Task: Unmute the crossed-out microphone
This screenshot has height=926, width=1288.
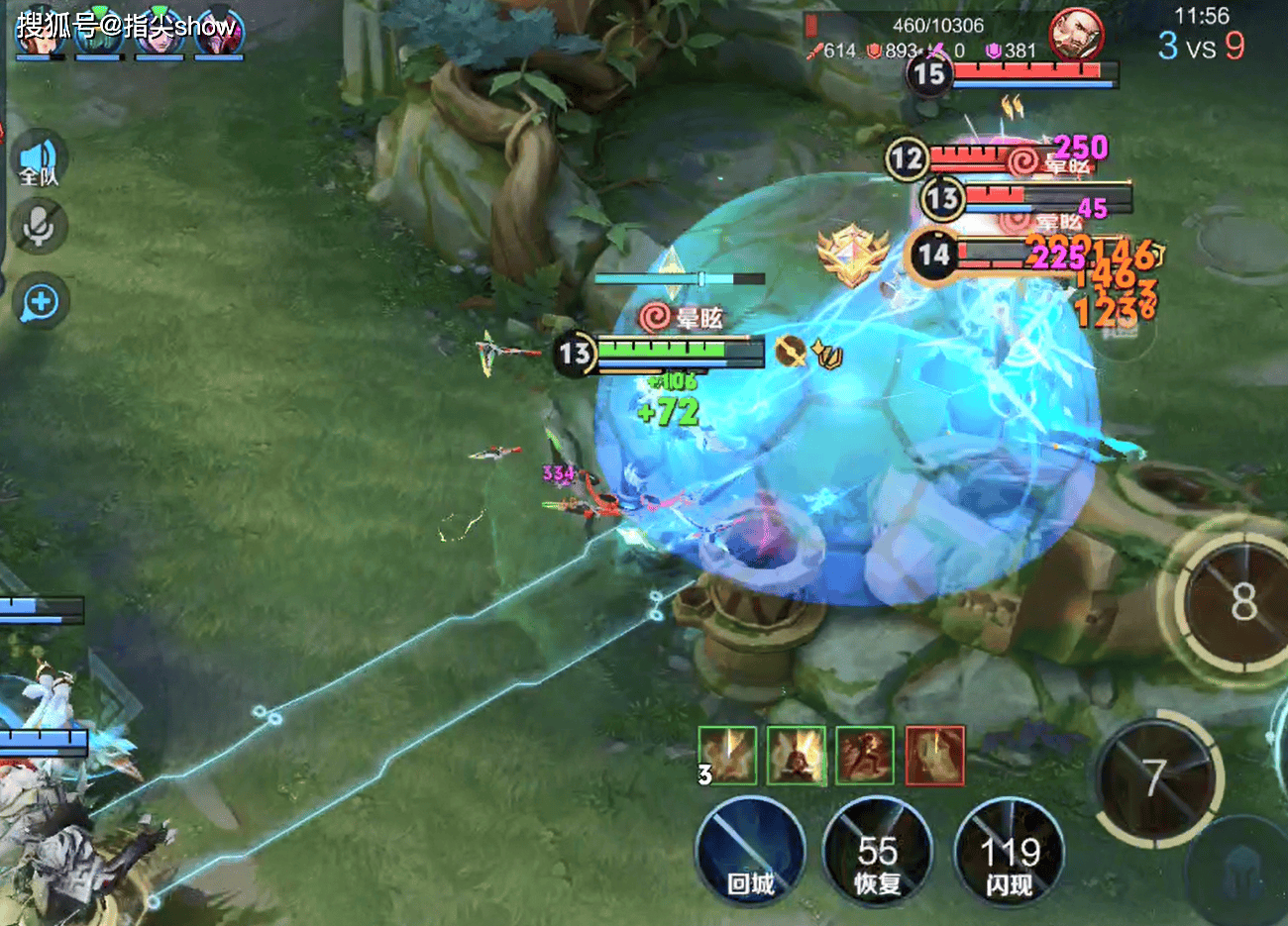Action: pyautogui.click(x=40, y=227)
